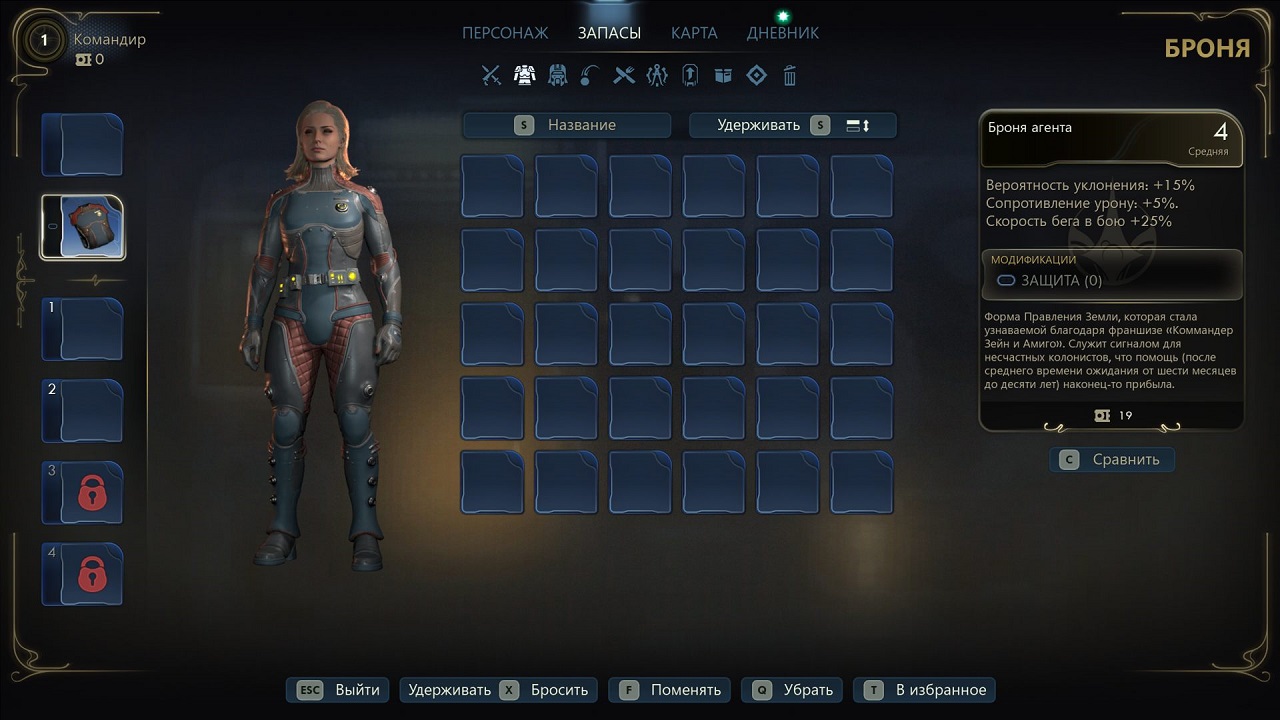
Task: Click the Сравнить compare button
Action: [1112, 459]
